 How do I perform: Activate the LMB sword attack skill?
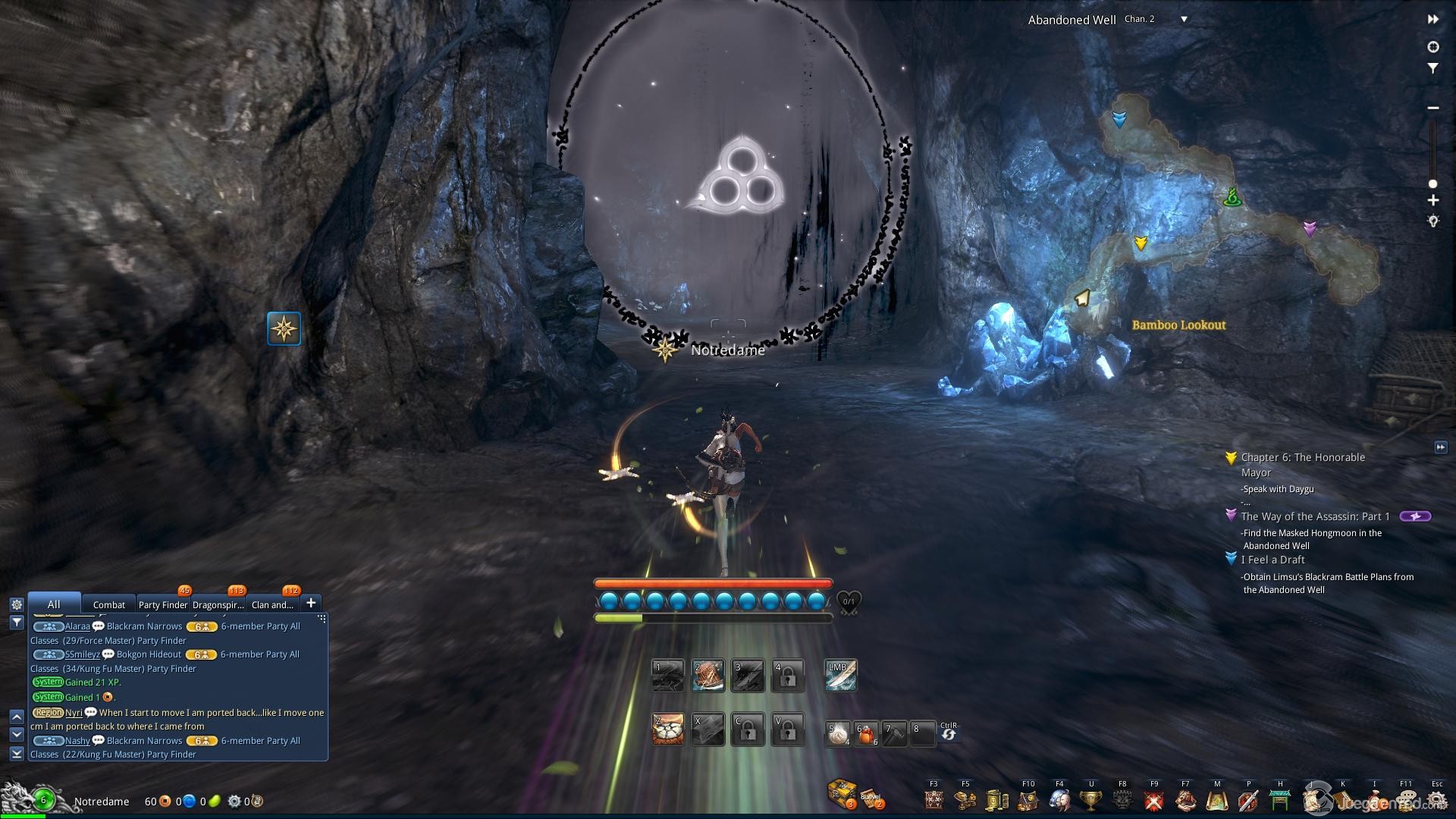840,675
